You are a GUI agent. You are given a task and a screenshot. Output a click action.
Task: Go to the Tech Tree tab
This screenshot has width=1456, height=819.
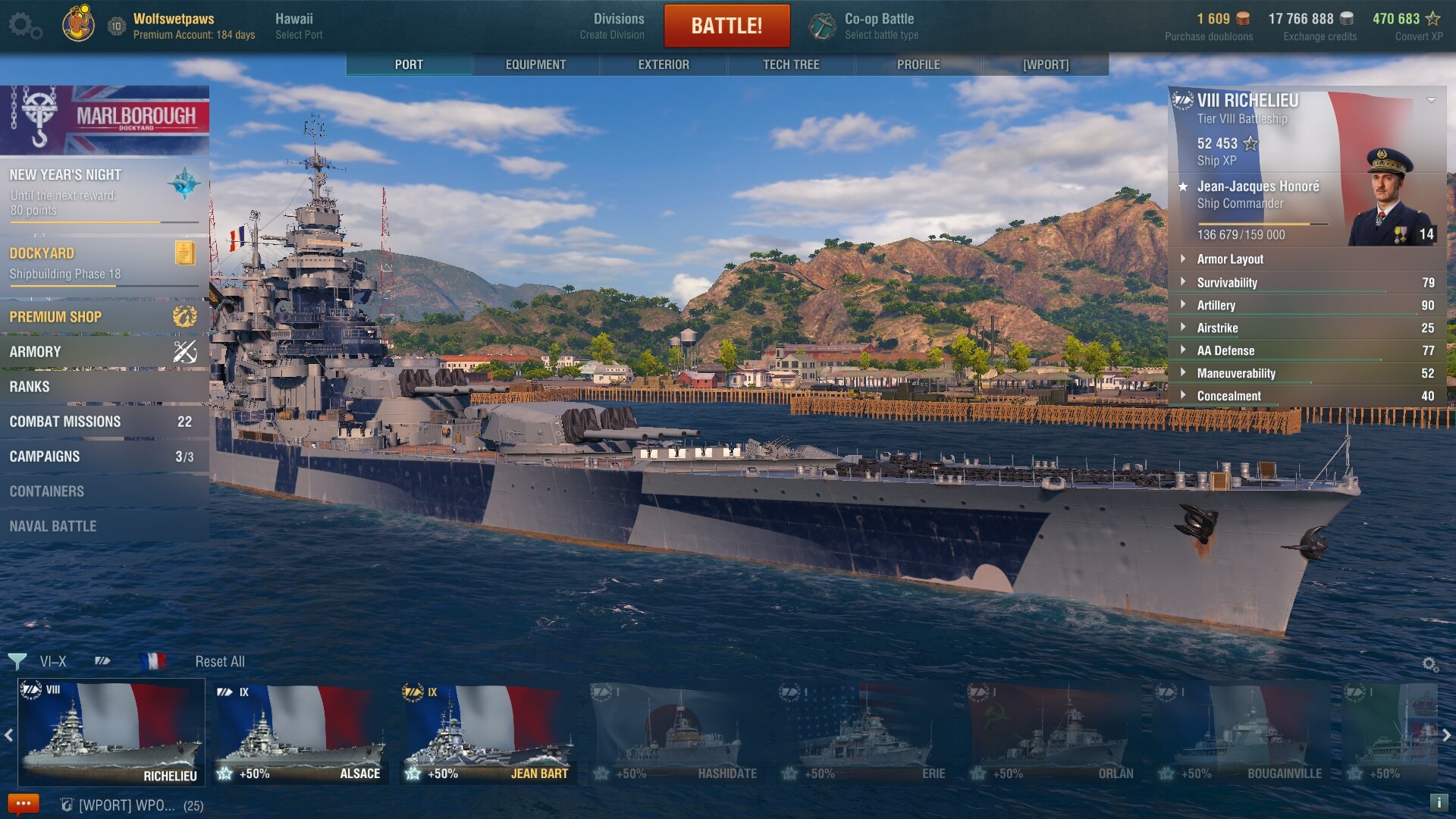[x=791, y=64]
